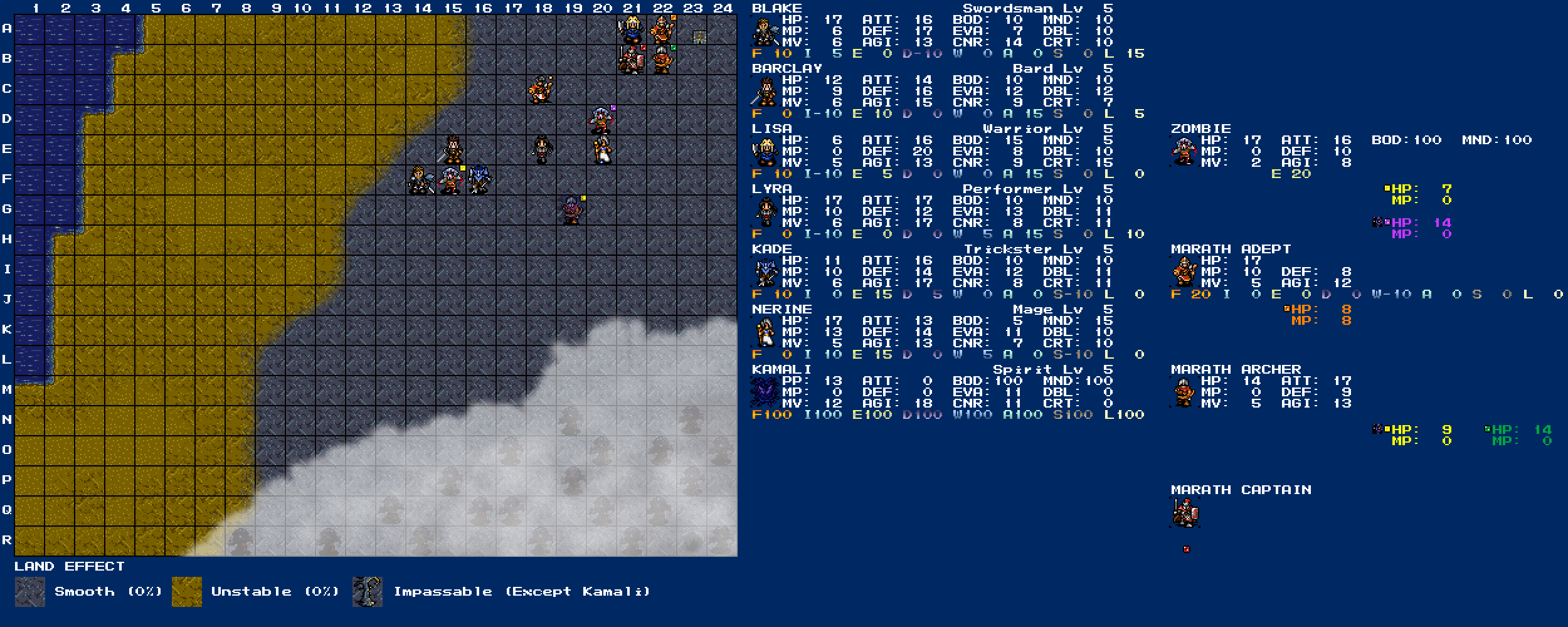The image size is (1568, 627).
Task: Click the Unstable terrain legend tile
Action: tap(186, 591)
